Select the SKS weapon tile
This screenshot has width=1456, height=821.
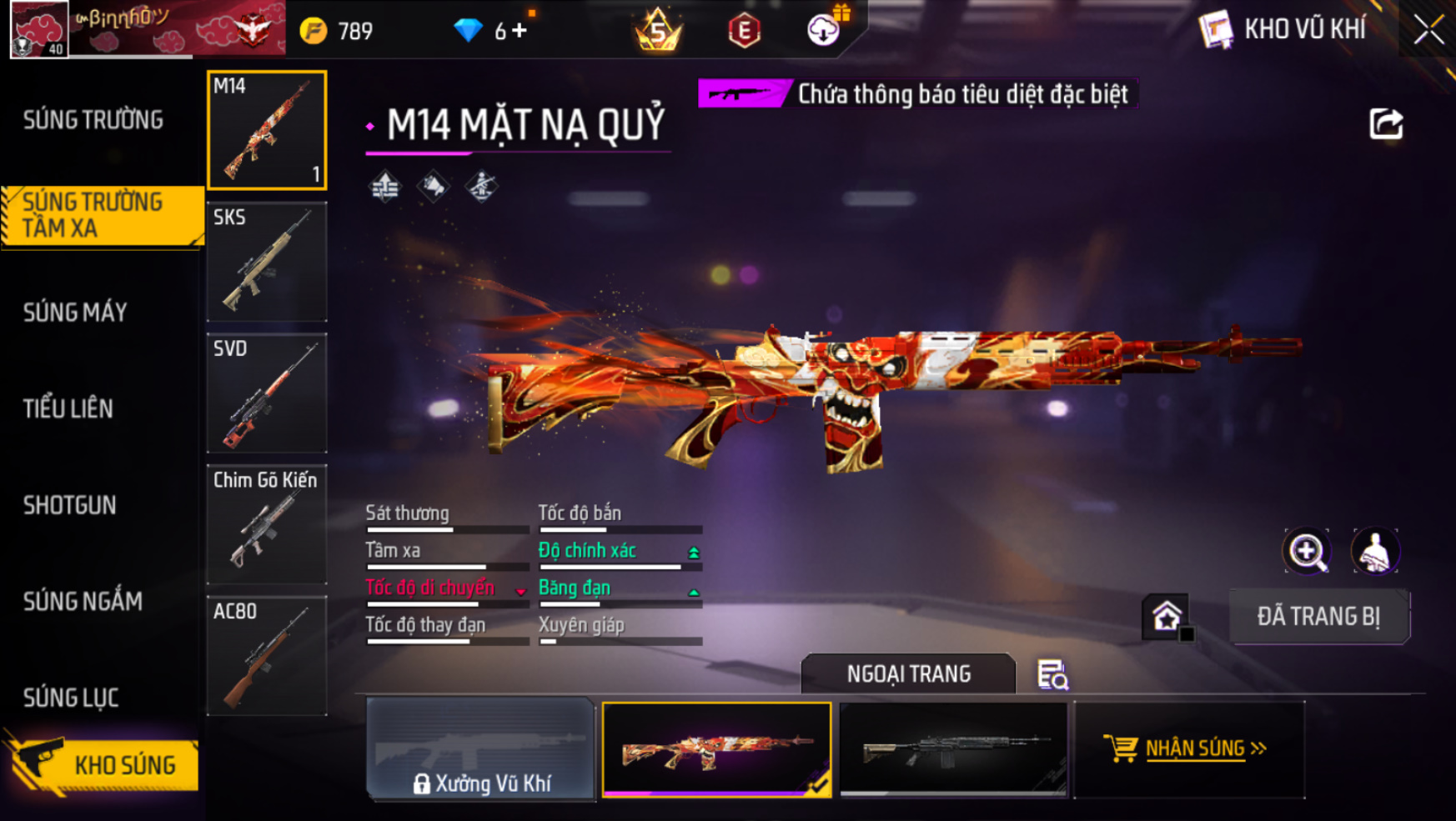click(267, 262)
